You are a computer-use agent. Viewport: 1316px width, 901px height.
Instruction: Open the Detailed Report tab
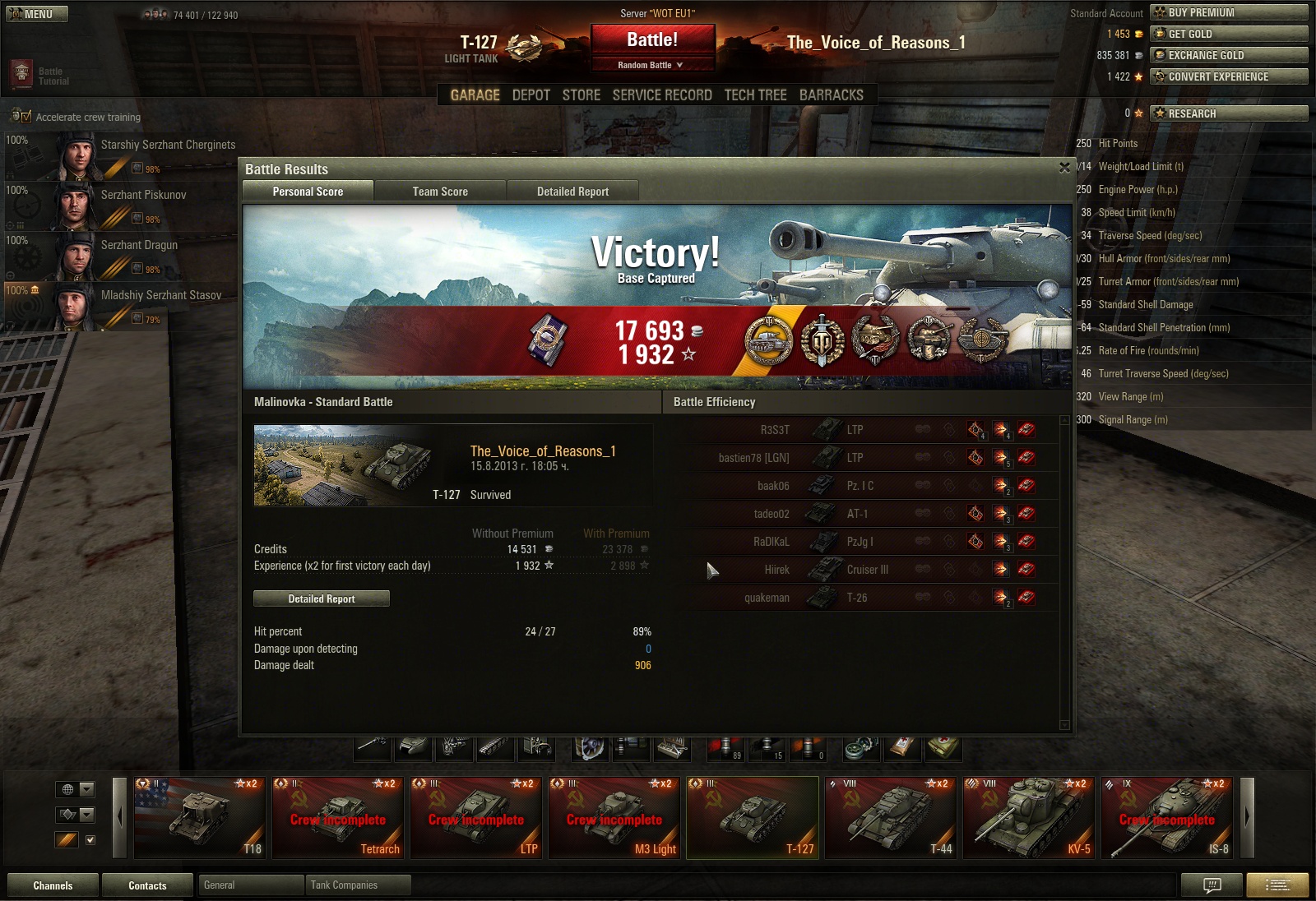tap(572, 192)
